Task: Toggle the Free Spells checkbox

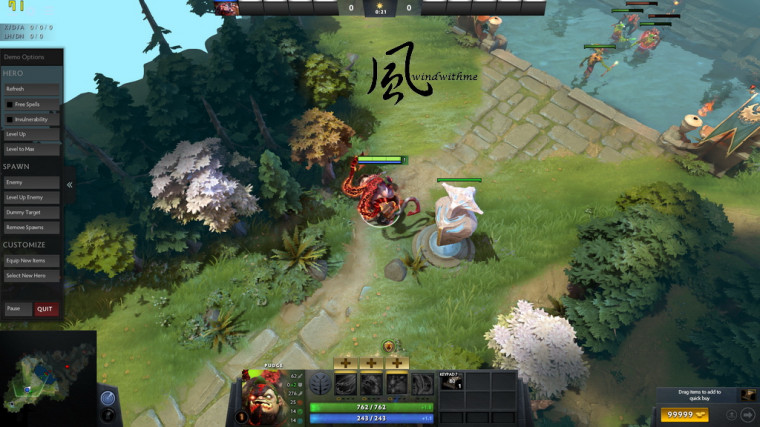Action: tap(9, 104)
